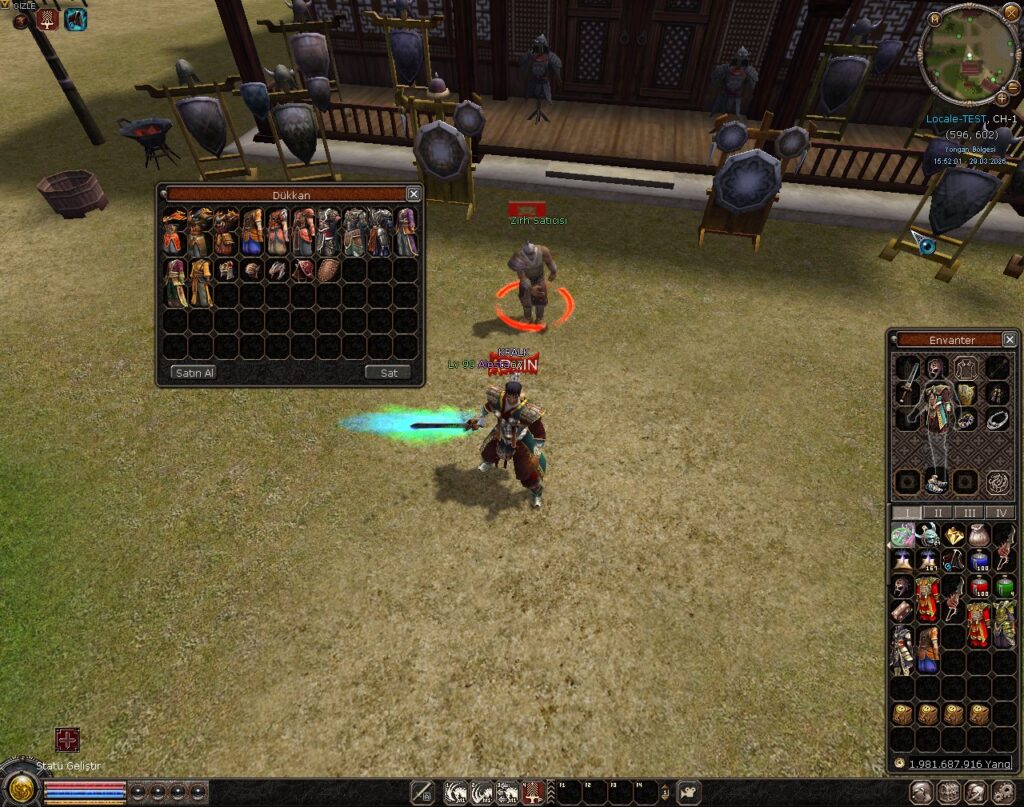This screenshot has width=1024, height=807.
Task: Select the round shield in shop
Action: 328,270
